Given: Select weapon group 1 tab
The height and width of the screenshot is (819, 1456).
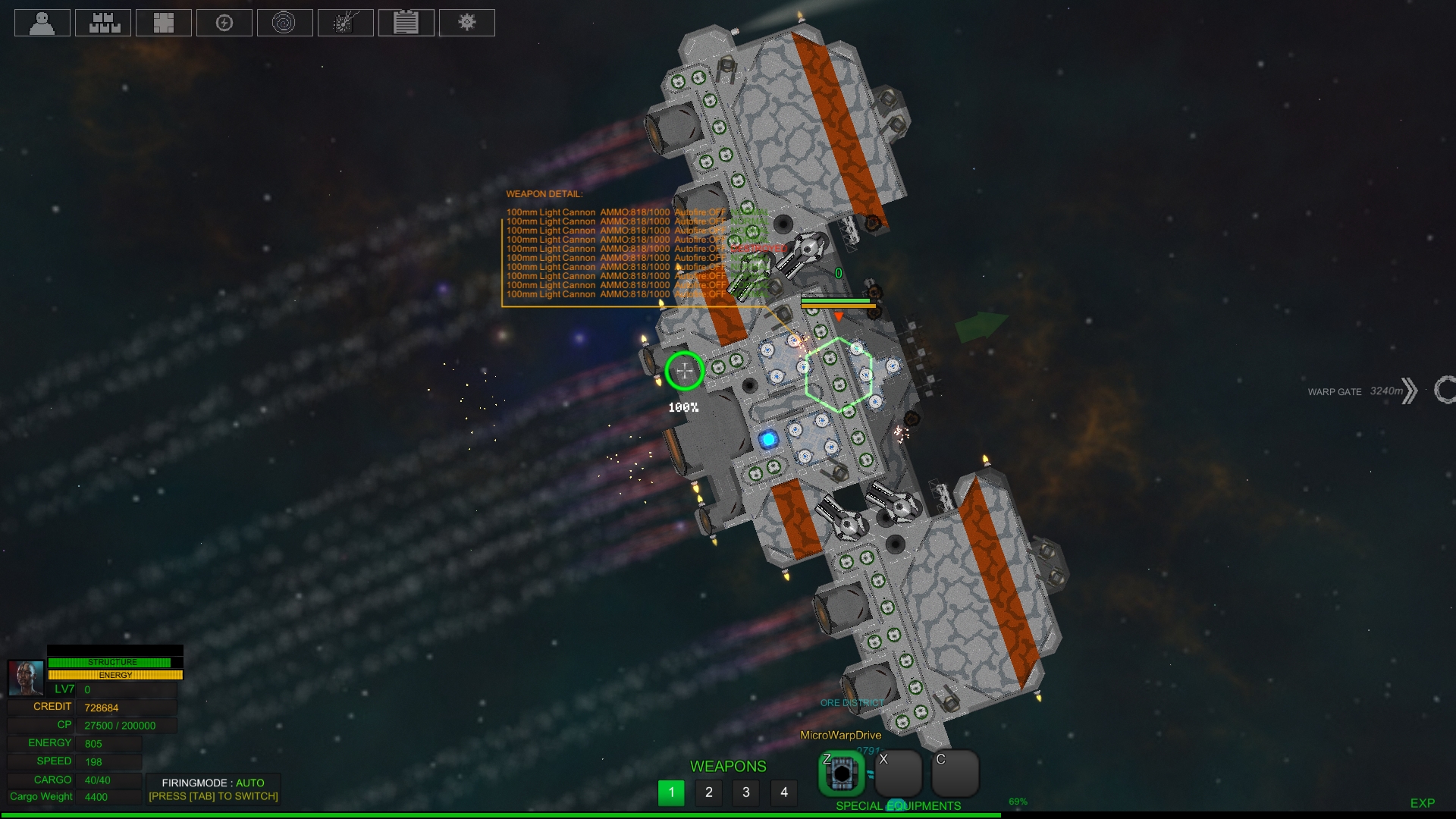Looking at the screenshot, I should (x=671, y=792).
